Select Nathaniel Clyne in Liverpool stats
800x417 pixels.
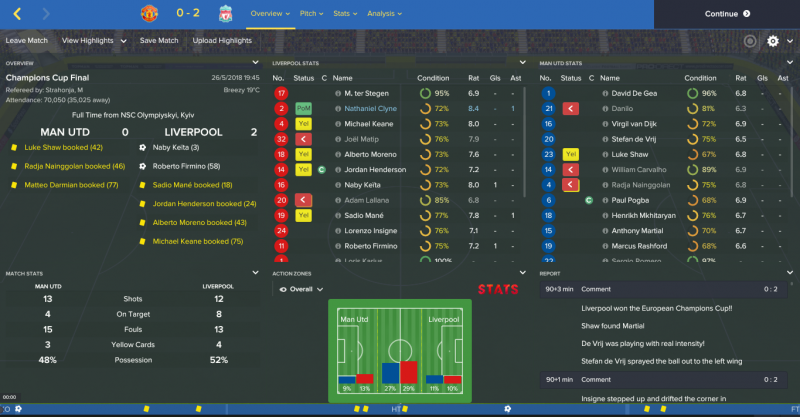coord(365,108)
